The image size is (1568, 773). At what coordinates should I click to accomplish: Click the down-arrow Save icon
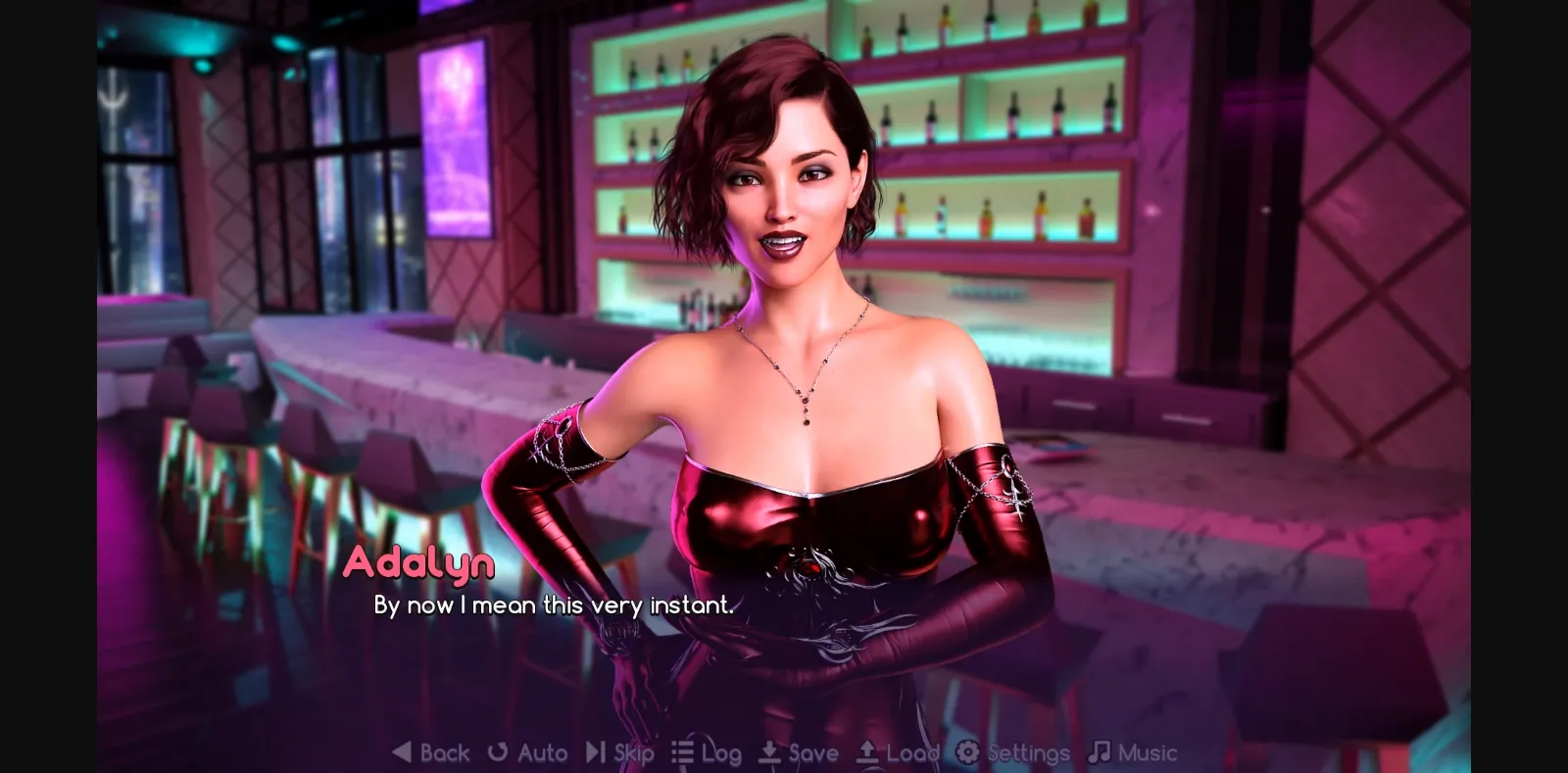(x=767, y=752)
